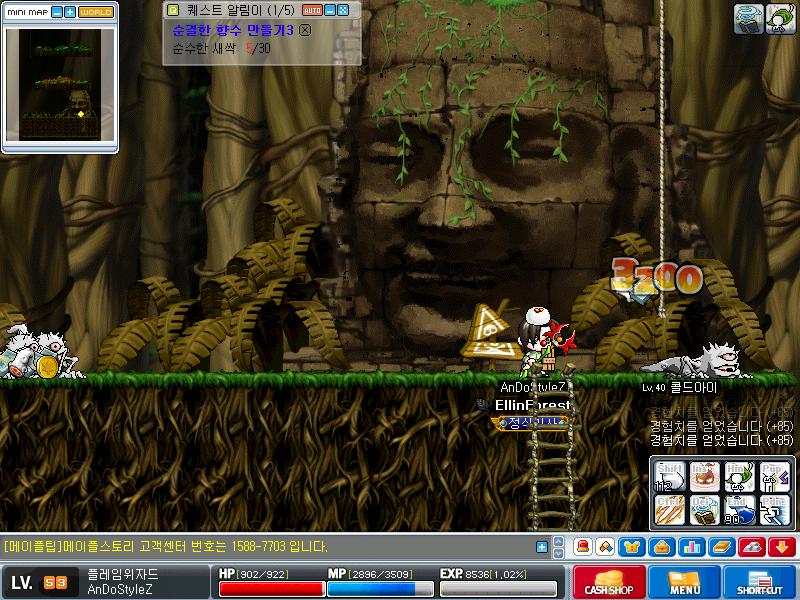Minimize the quest helper window
This screenshot has height=600, width=800.
(x=331, y=9)
